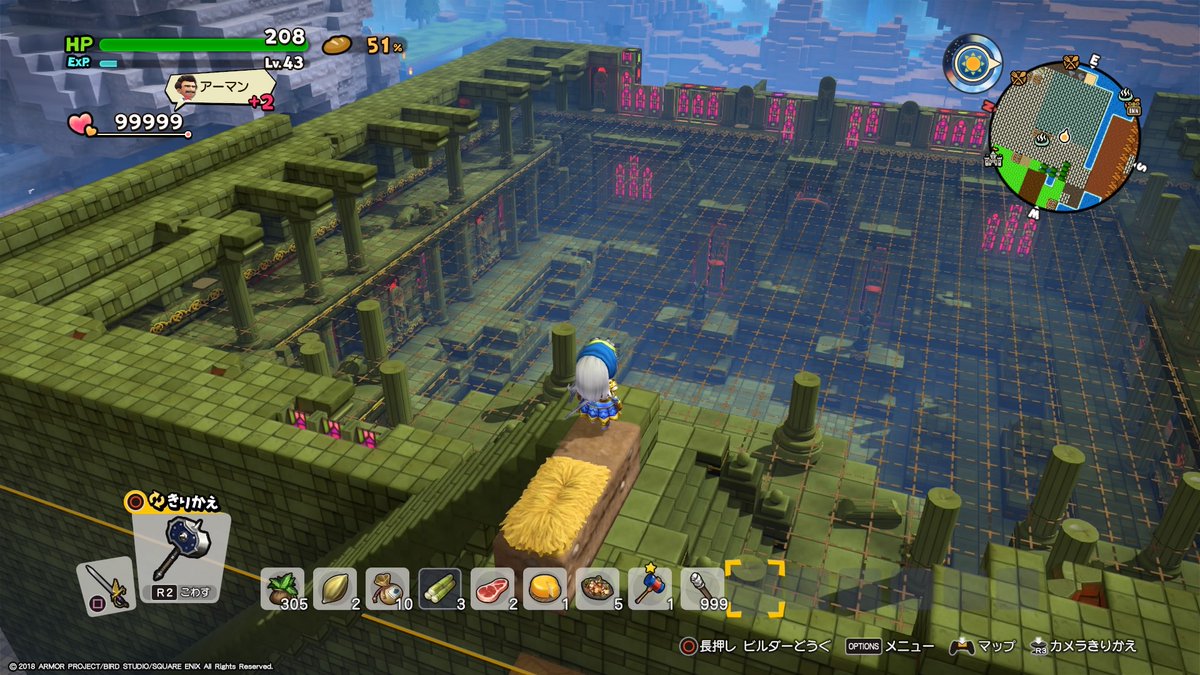Select the raw meat hotbar slot
The height and width of the screenshot is (675, 1200).
point(492,588)
